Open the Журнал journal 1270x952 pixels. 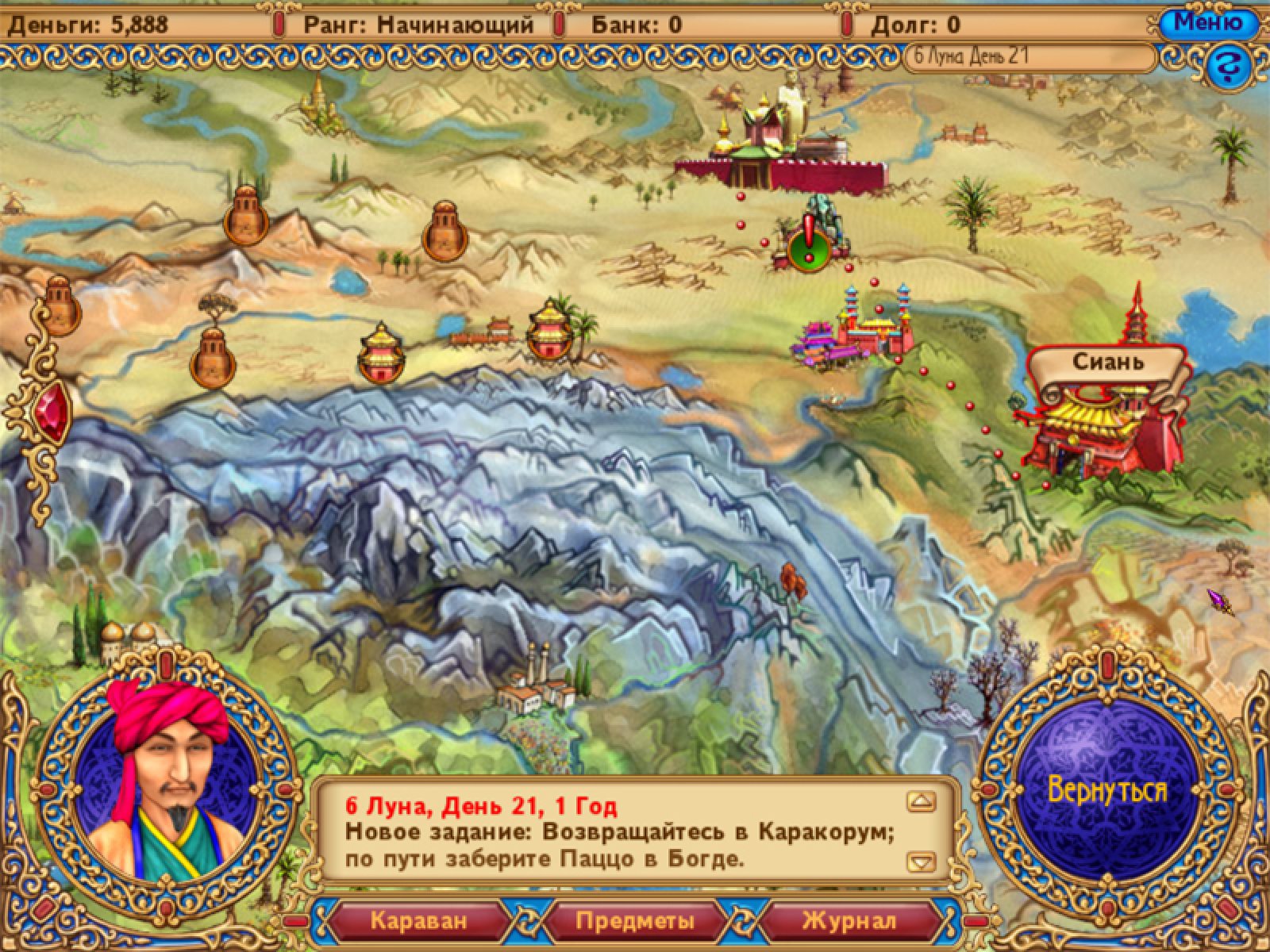pos(849,921)
